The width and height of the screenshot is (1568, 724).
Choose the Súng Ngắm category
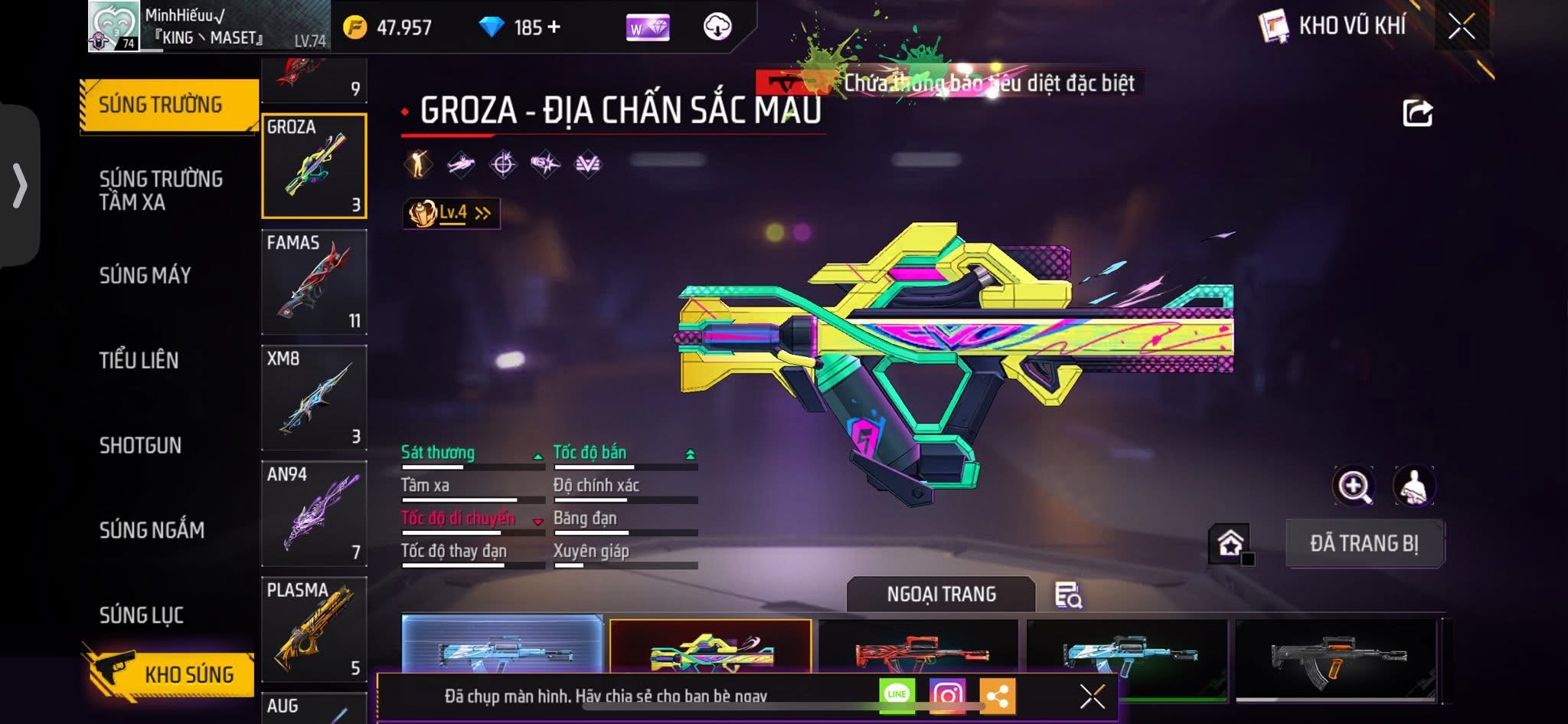152,529
